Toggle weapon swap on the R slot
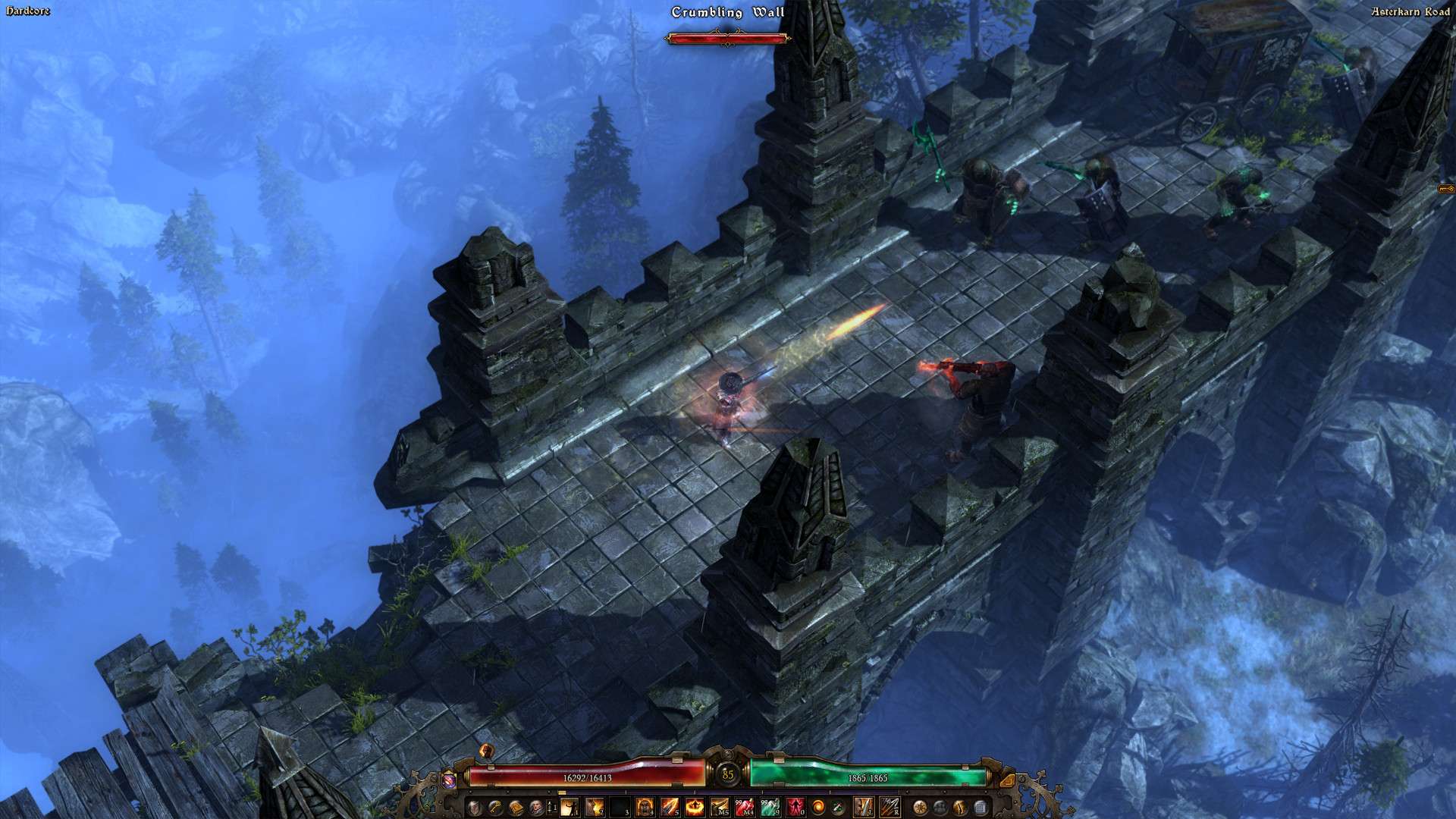The height and width of the screenshot is (819, 1456). pos(890,806)
